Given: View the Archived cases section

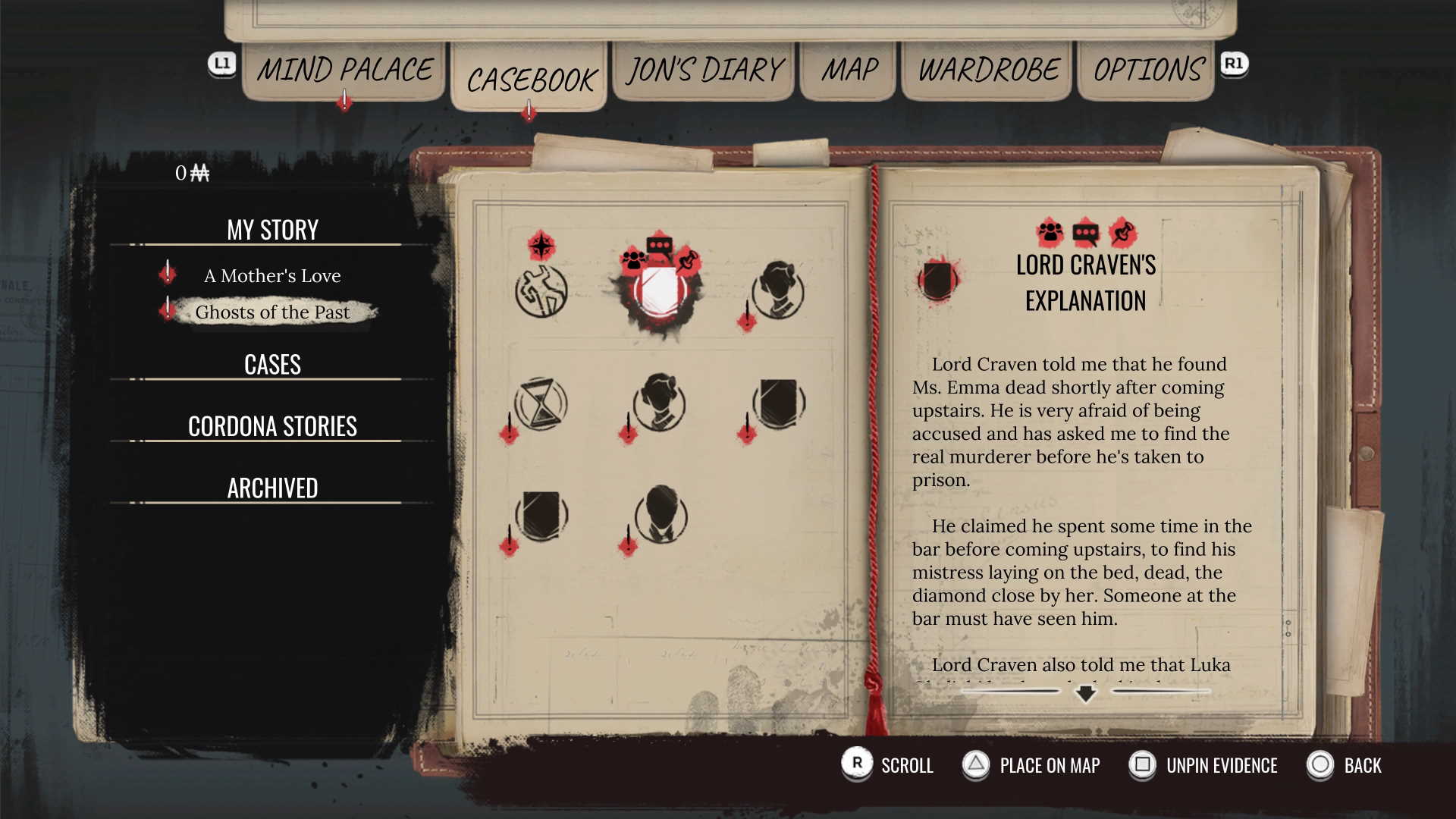Looking at the screenshot, I should coord(272,488).
